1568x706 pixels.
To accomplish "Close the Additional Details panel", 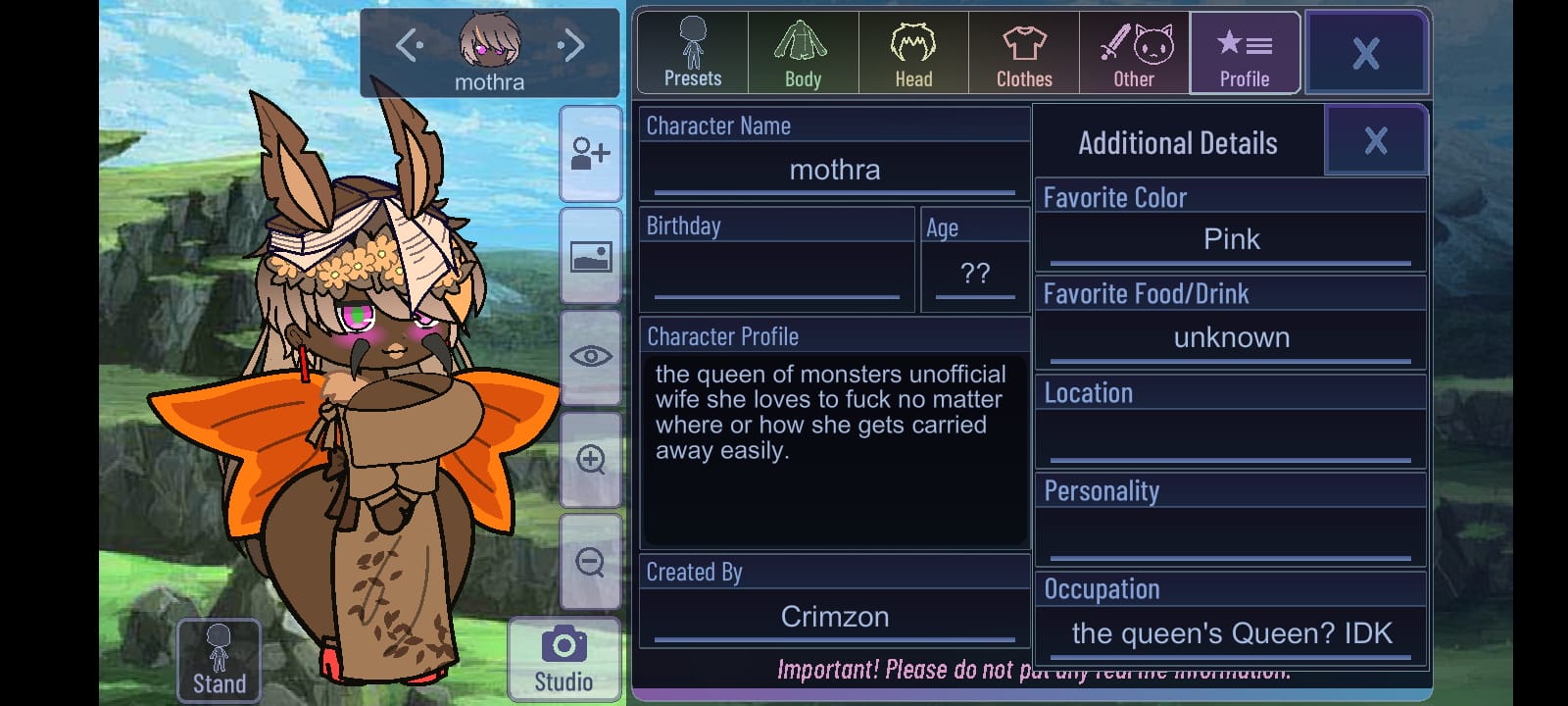I will click(1375, 141).
